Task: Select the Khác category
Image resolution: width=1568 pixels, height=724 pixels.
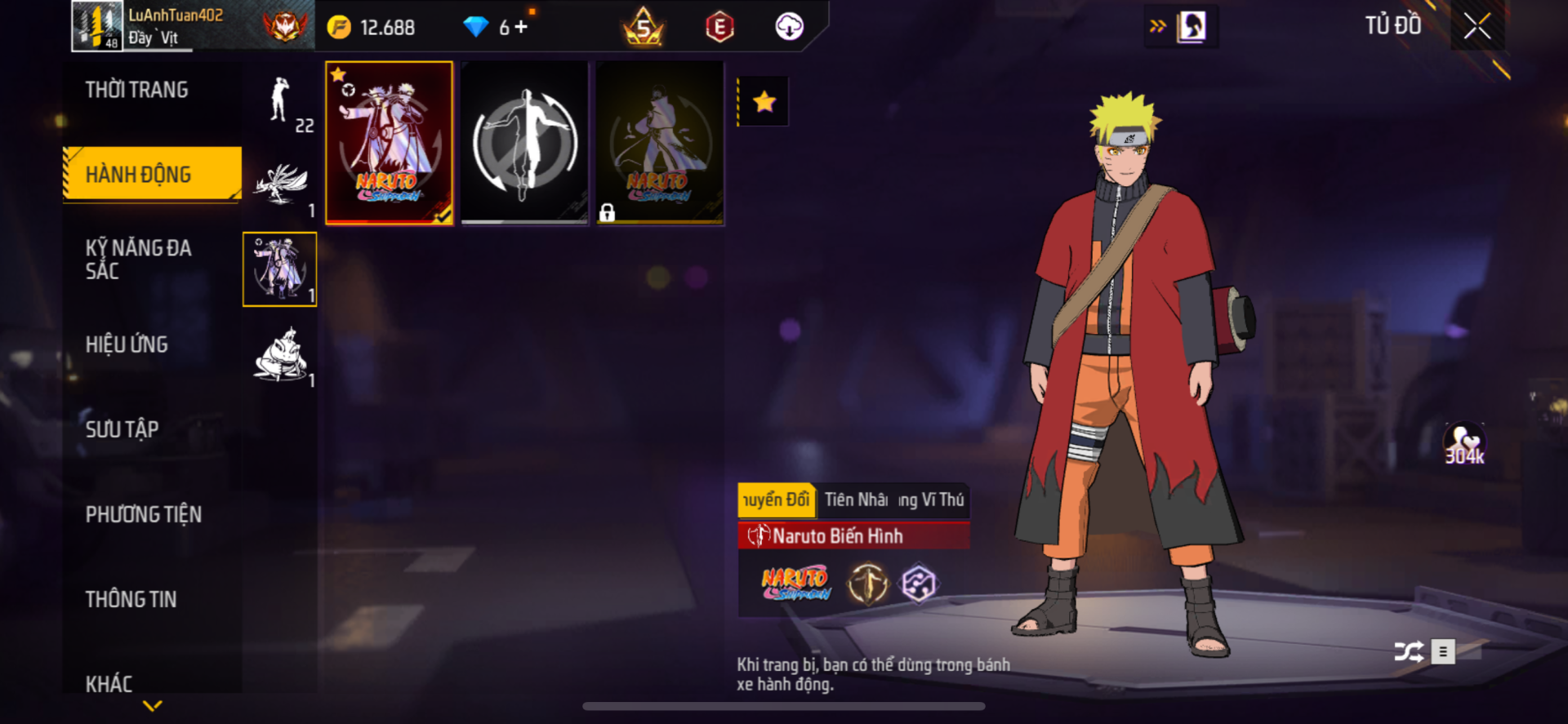Action: click(x=109, y=683)
